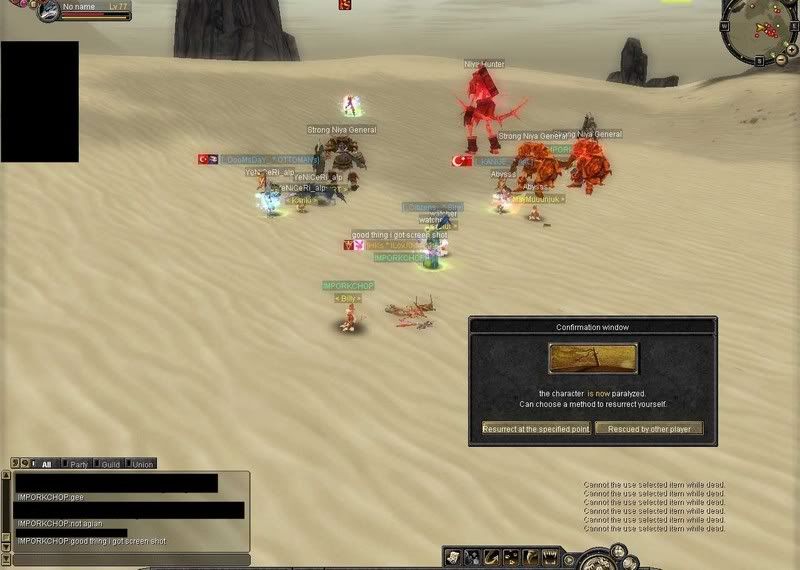Click the character portrait in the corner
This screenshot has height=570, width=800.
click(47, 11)
